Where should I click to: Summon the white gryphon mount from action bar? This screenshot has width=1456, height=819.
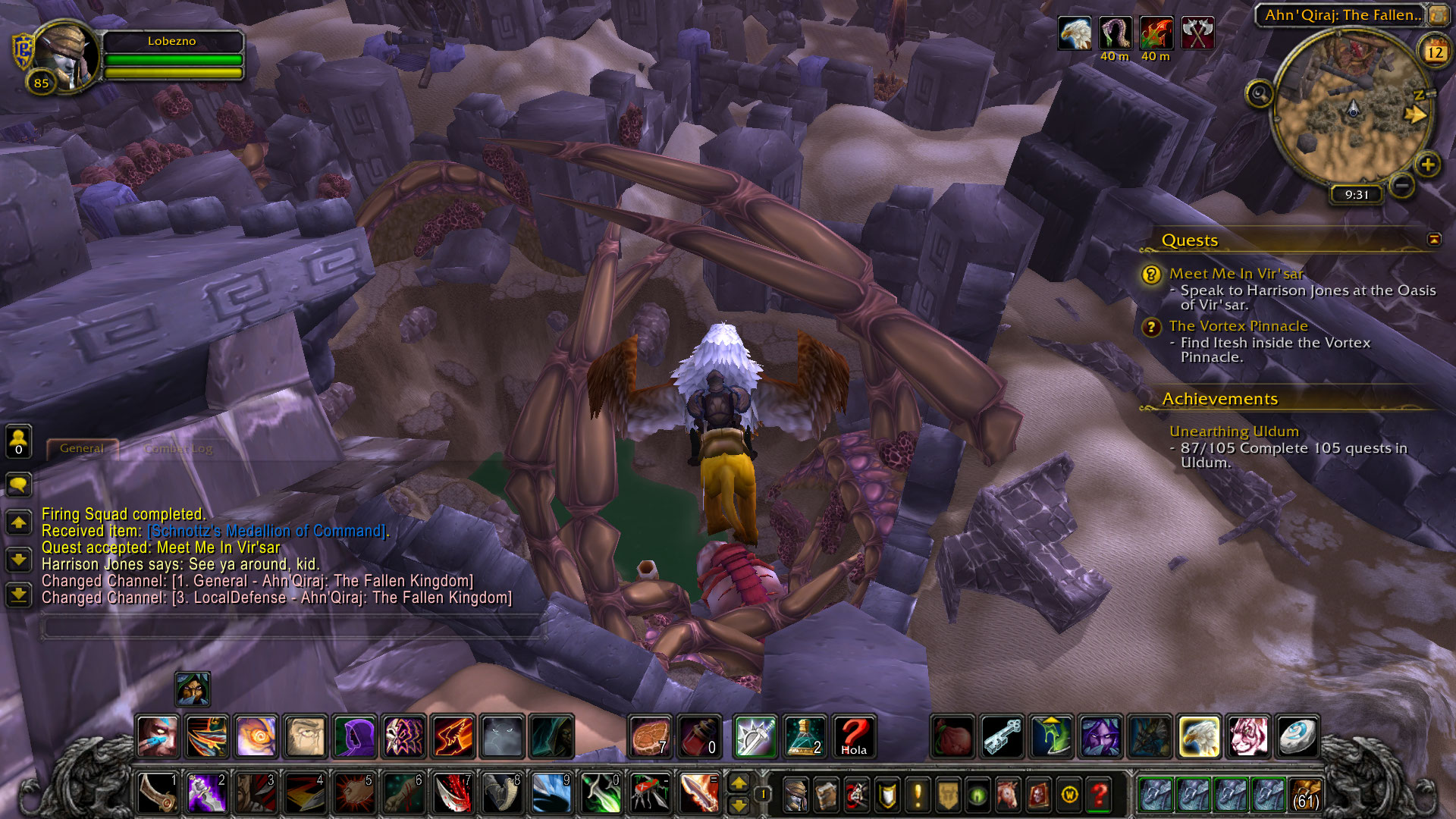[1200, 736]
